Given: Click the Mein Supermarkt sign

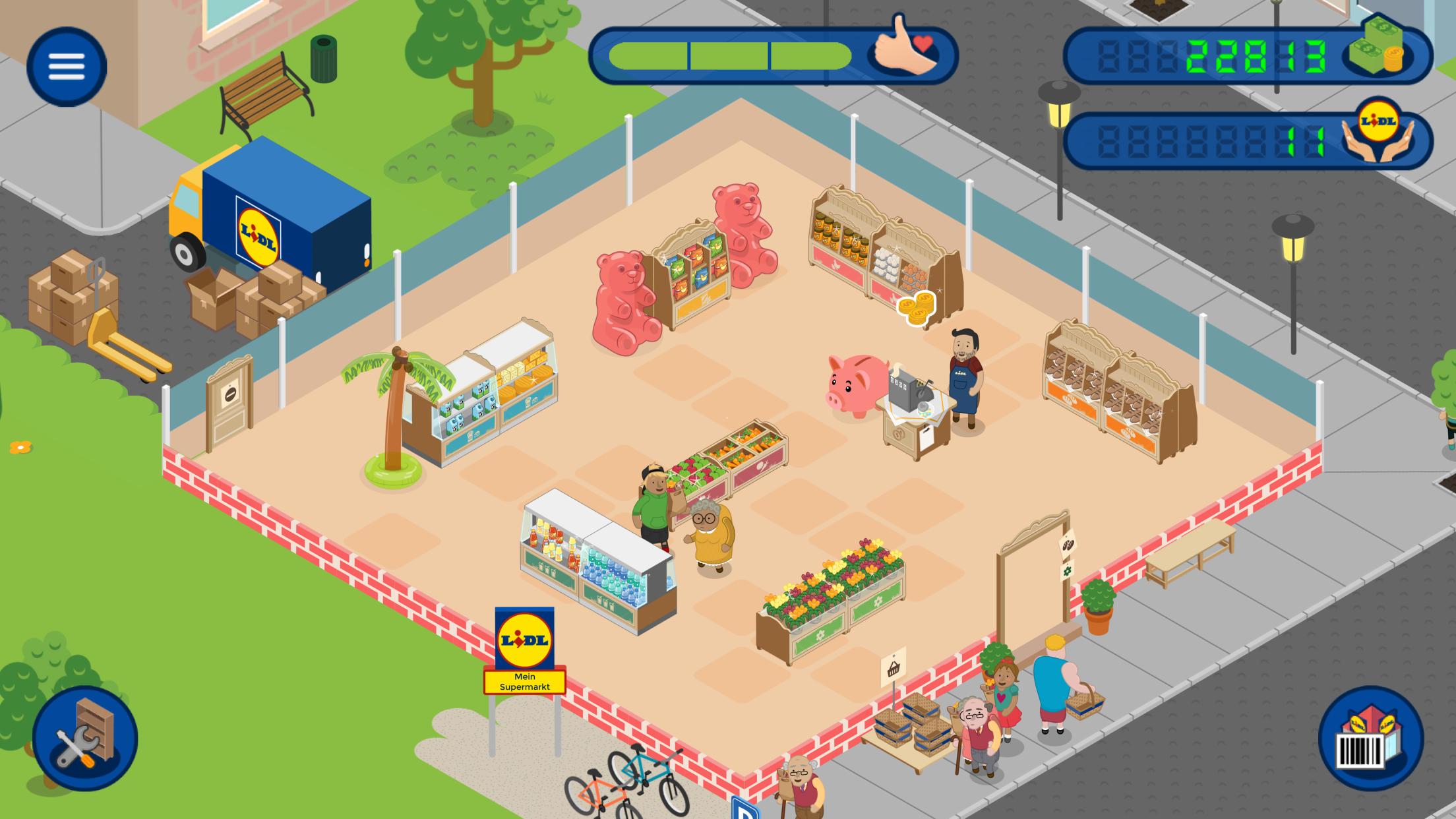Looking at the screenshot, I should pyautogui.click(x=524, y=682).
